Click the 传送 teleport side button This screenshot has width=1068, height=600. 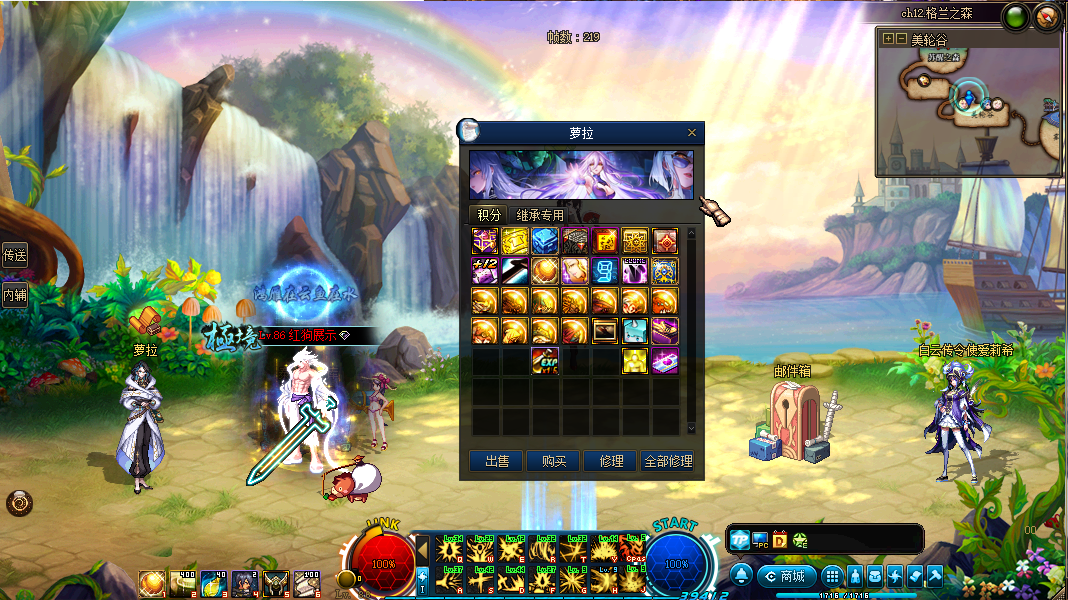click(x=14, y=255)
